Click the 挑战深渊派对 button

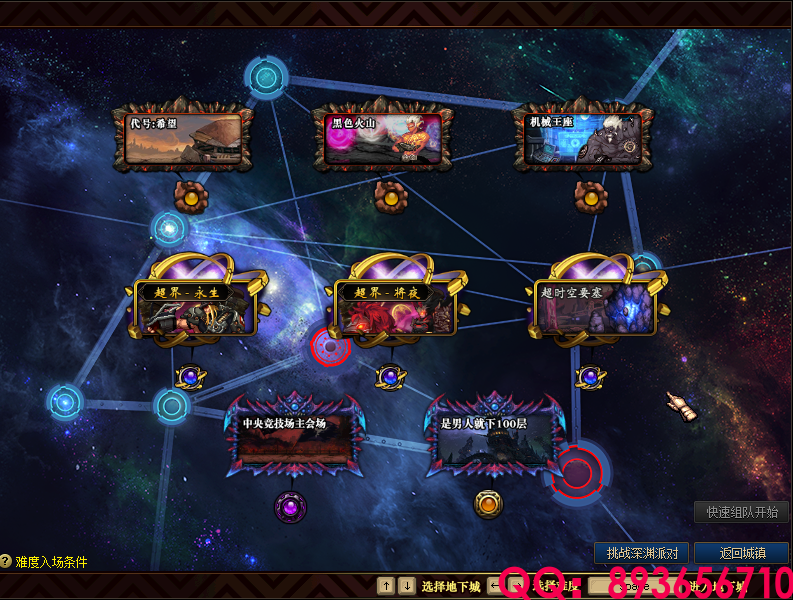click(642, 552)
